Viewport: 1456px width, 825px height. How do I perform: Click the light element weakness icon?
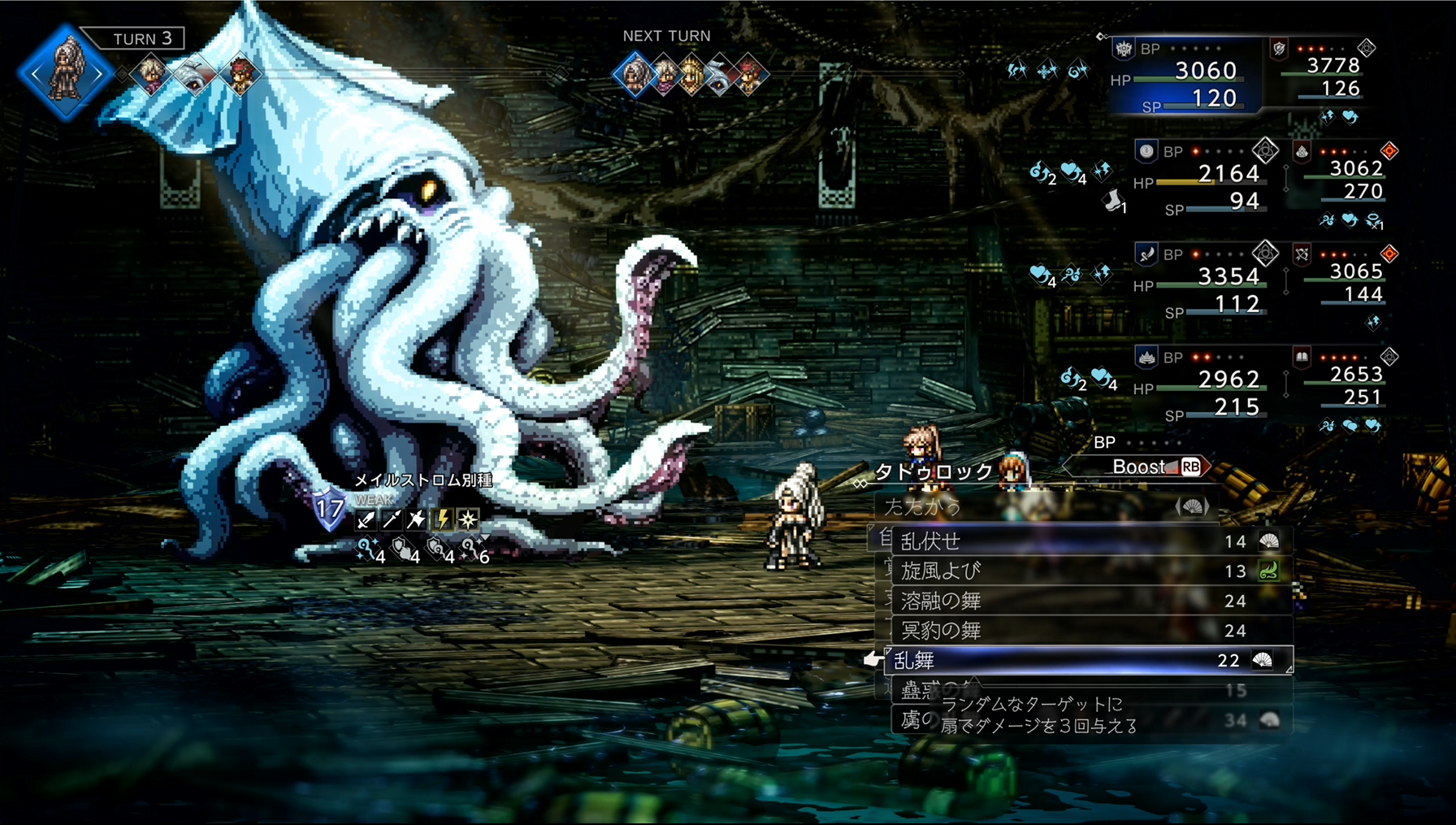tap(468, 519)
